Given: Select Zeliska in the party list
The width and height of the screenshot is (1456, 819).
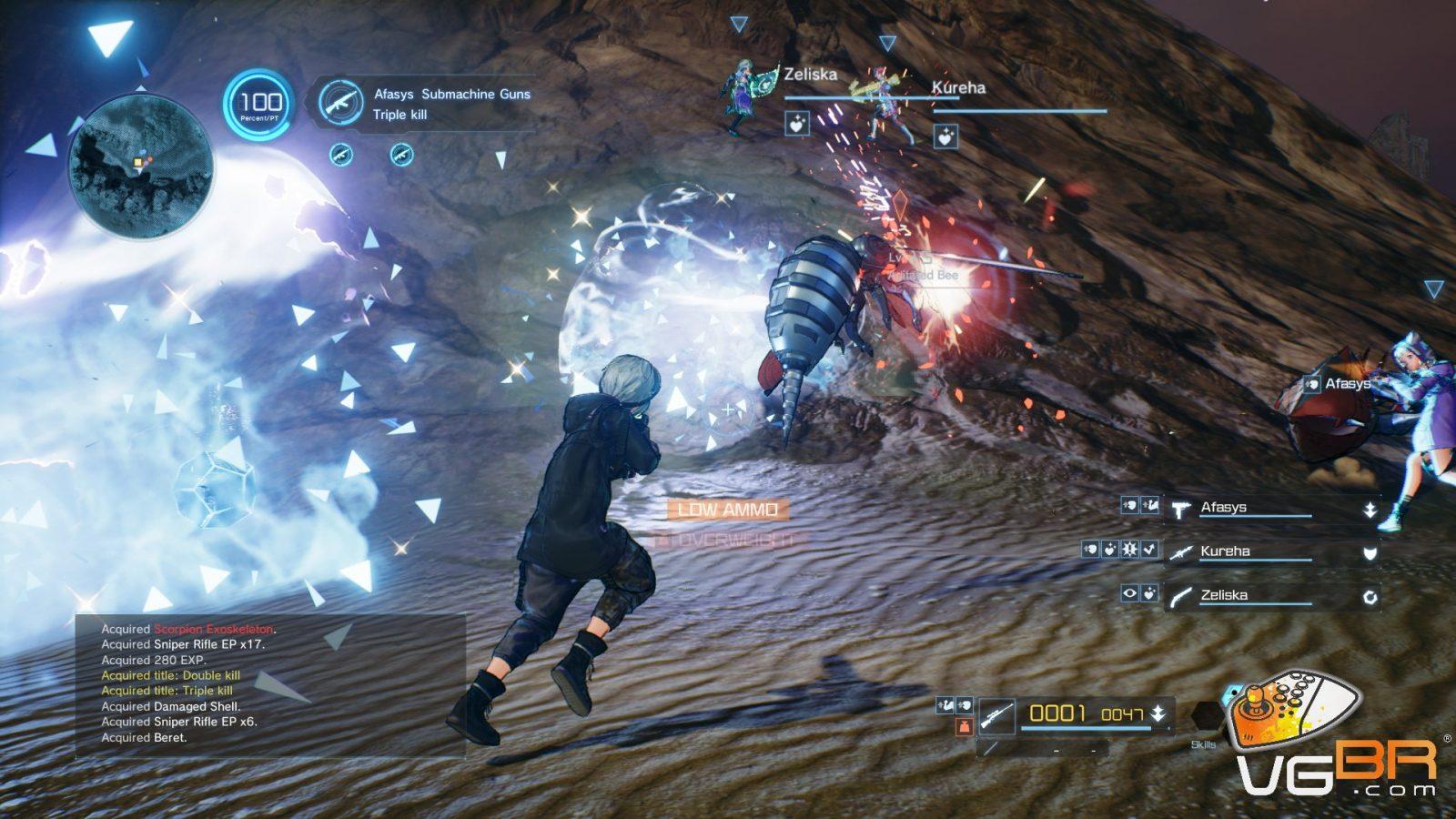Looking at the screenshot, I should [1224, 595].
